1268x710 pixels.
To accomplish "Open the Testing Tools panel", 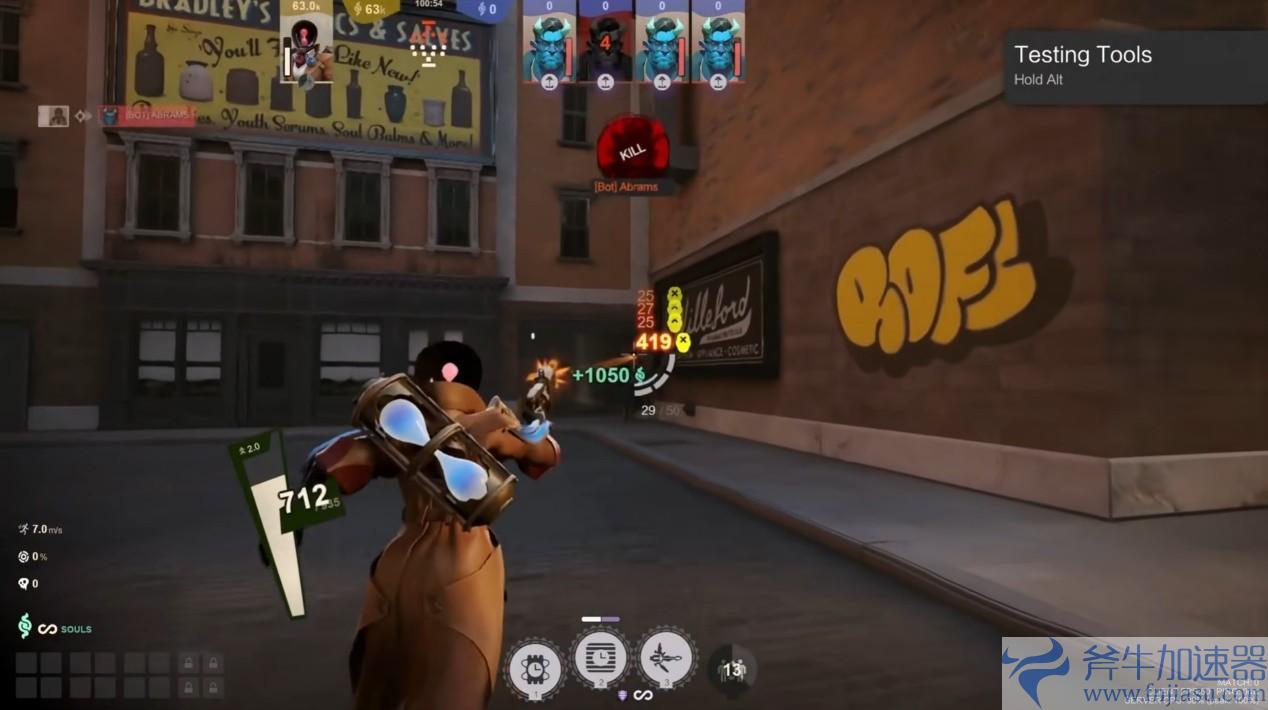I will pos(1134,65).
